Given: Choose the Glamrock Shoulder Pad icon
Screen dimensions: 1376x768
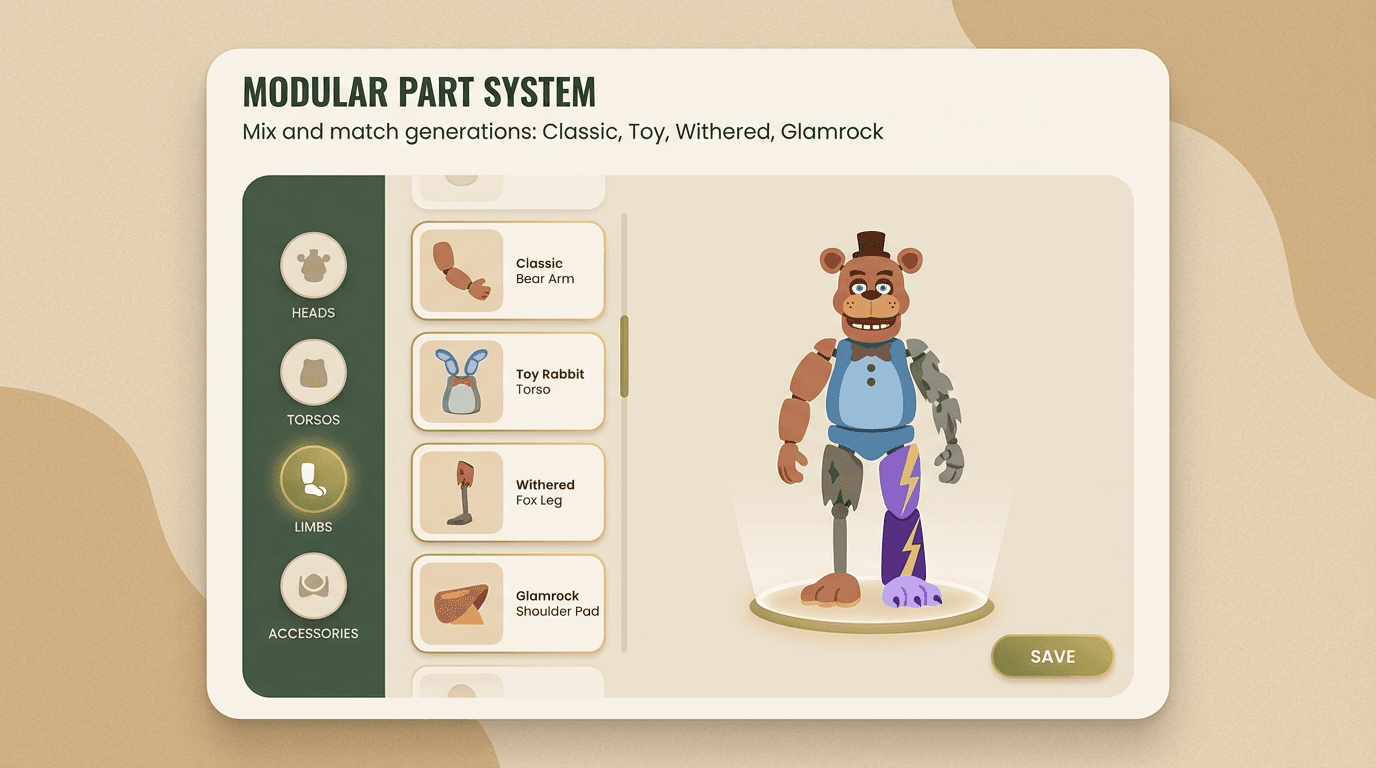Looking at the screenshot, I should pyautogui.click(x=463, y=603).
